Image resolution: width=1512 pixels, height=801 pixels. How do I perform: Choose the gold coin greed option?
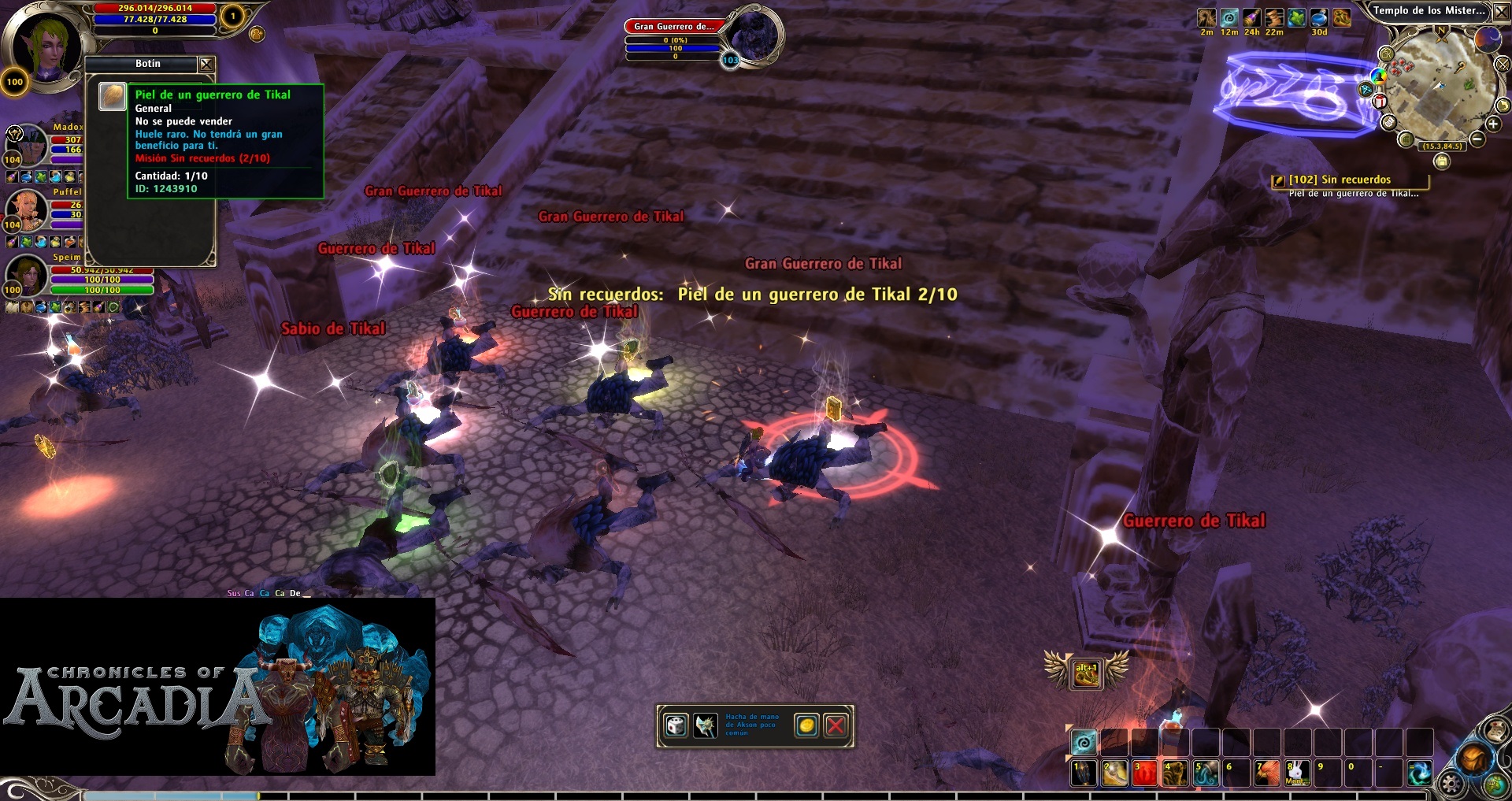pos(806,725)
